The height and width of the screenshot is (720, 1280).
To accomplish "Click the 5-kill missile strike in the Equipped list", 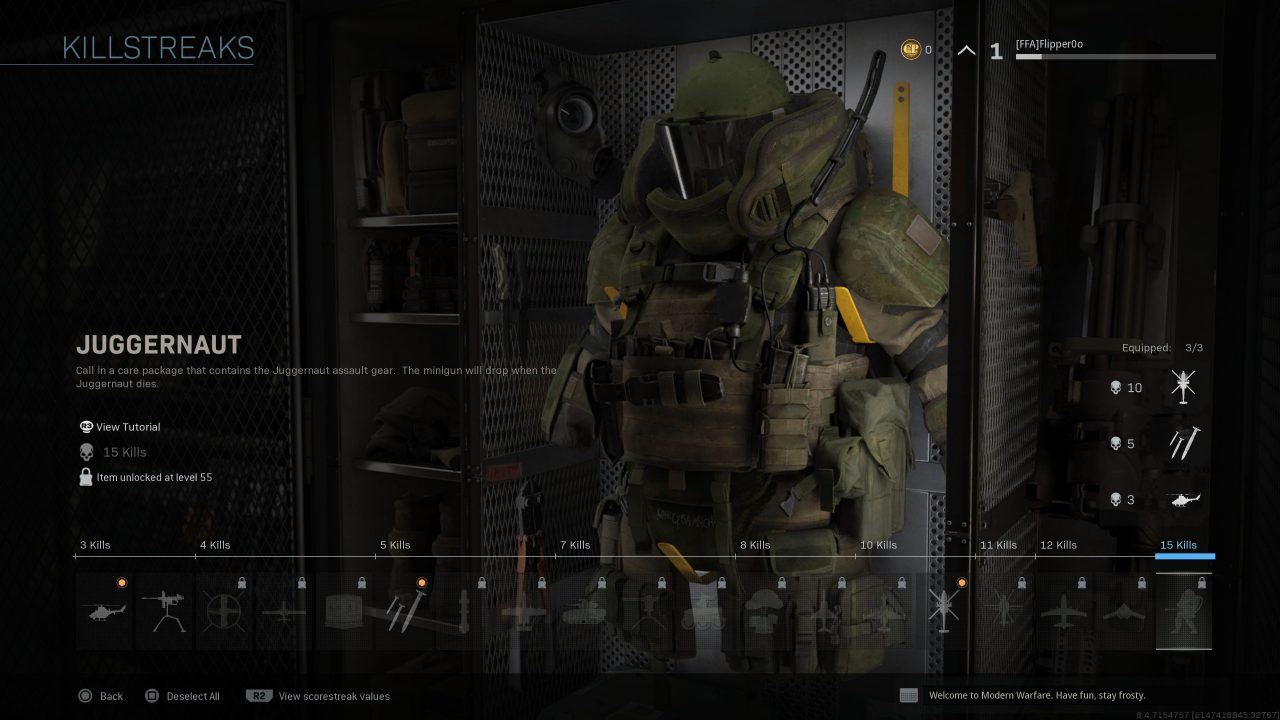I will pos(1183,443).
